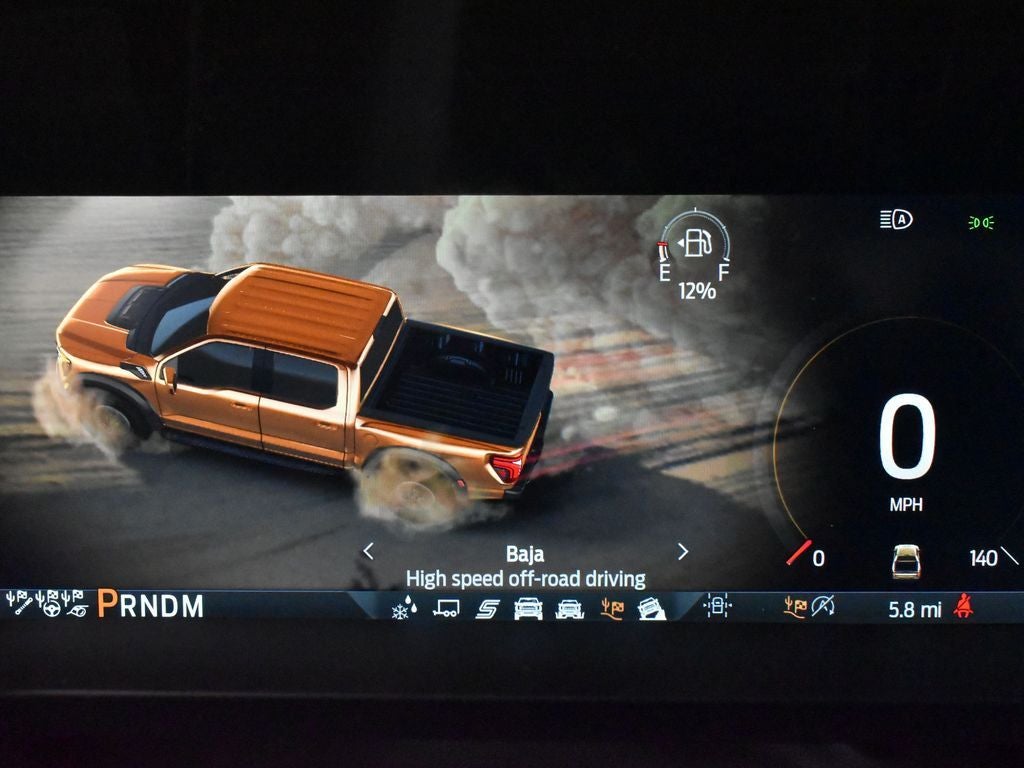
Task: Select the S Sport mode icon
Action: coord(487,608)
